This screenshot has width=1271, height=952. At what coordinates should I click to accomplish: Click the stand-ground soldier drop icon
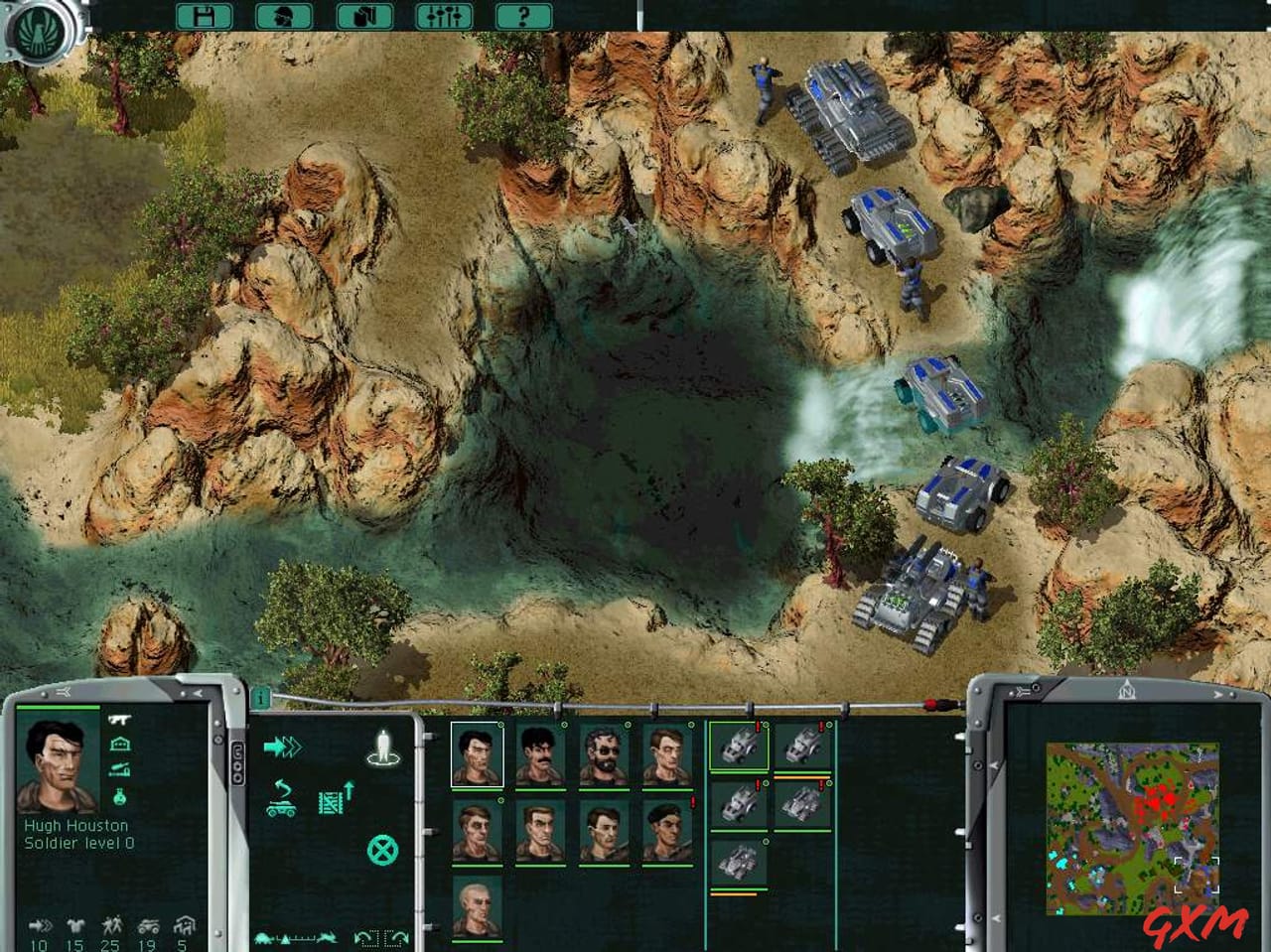tap(384, 747)
